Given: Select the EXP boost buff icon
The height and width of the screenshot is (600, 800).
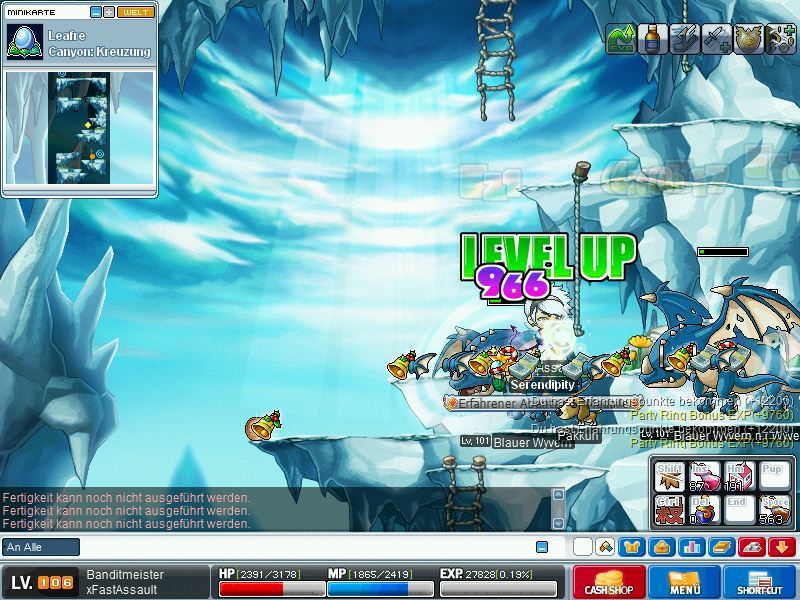Looking at the screenshot, I should tap(621, 39).
